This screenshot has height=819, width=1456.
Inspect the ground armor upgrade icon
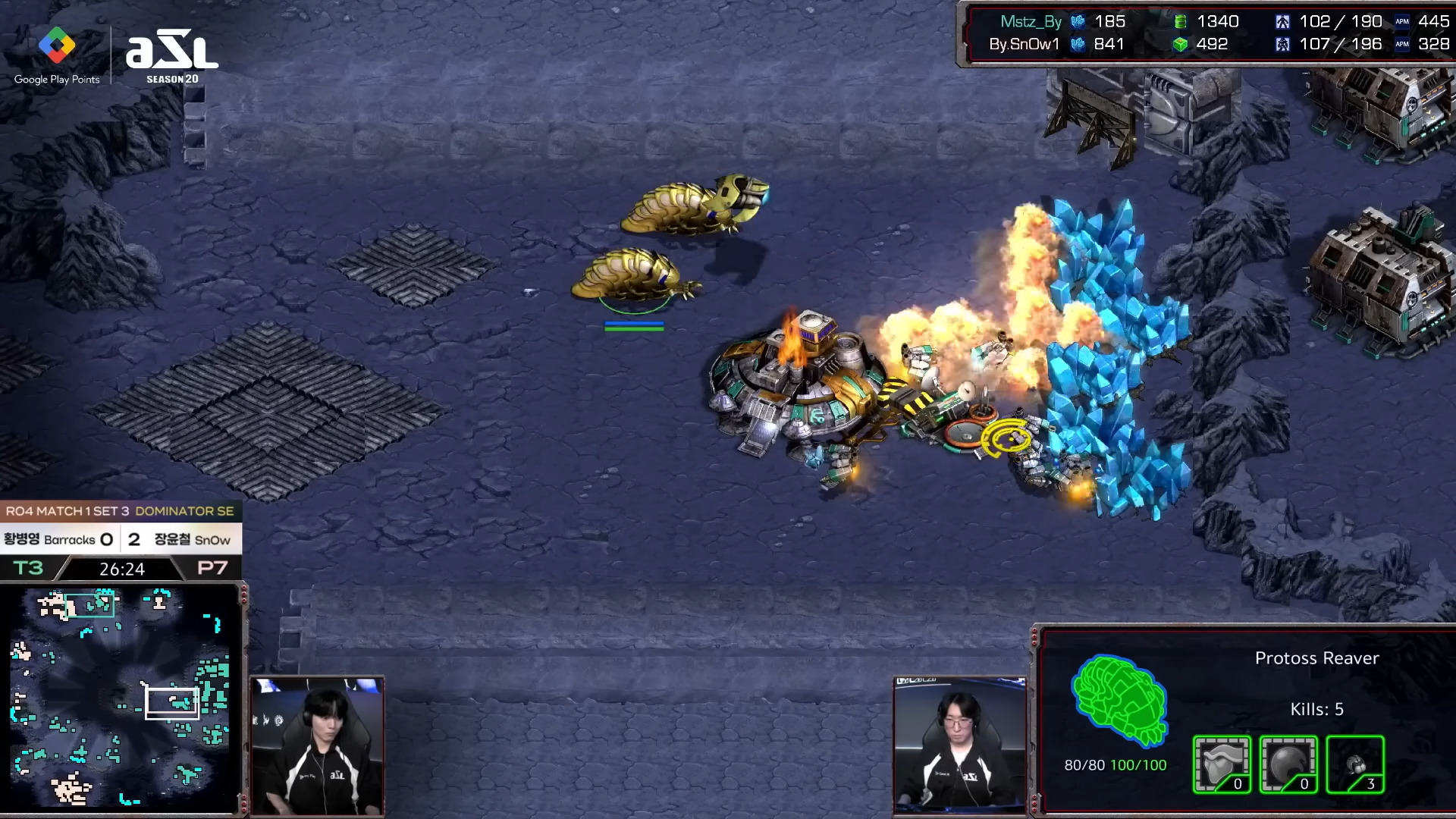[1221, 764]
